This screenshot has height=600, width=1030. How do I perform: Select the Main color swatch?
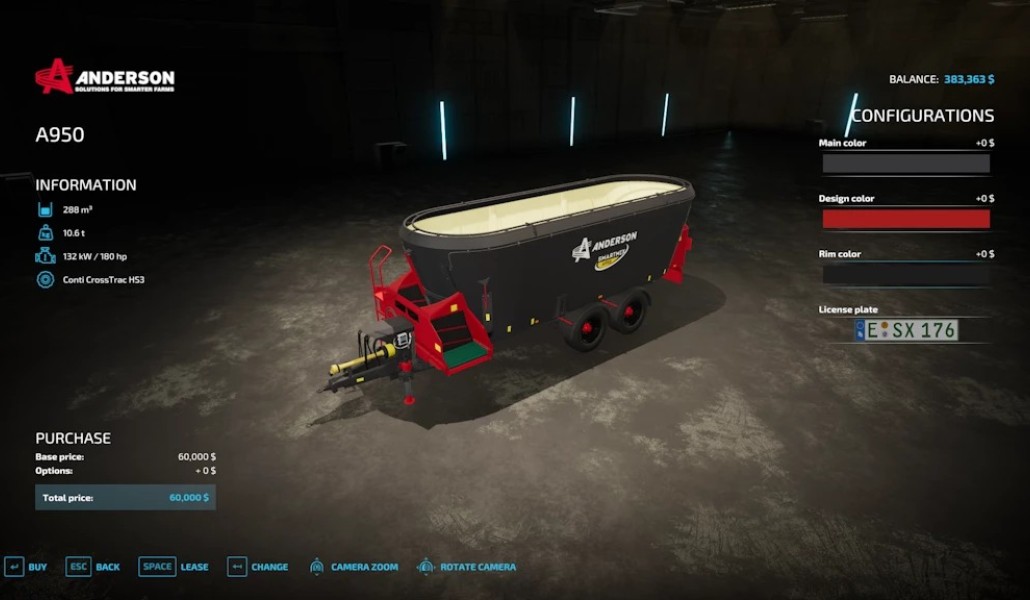click(x=905, y=163)
